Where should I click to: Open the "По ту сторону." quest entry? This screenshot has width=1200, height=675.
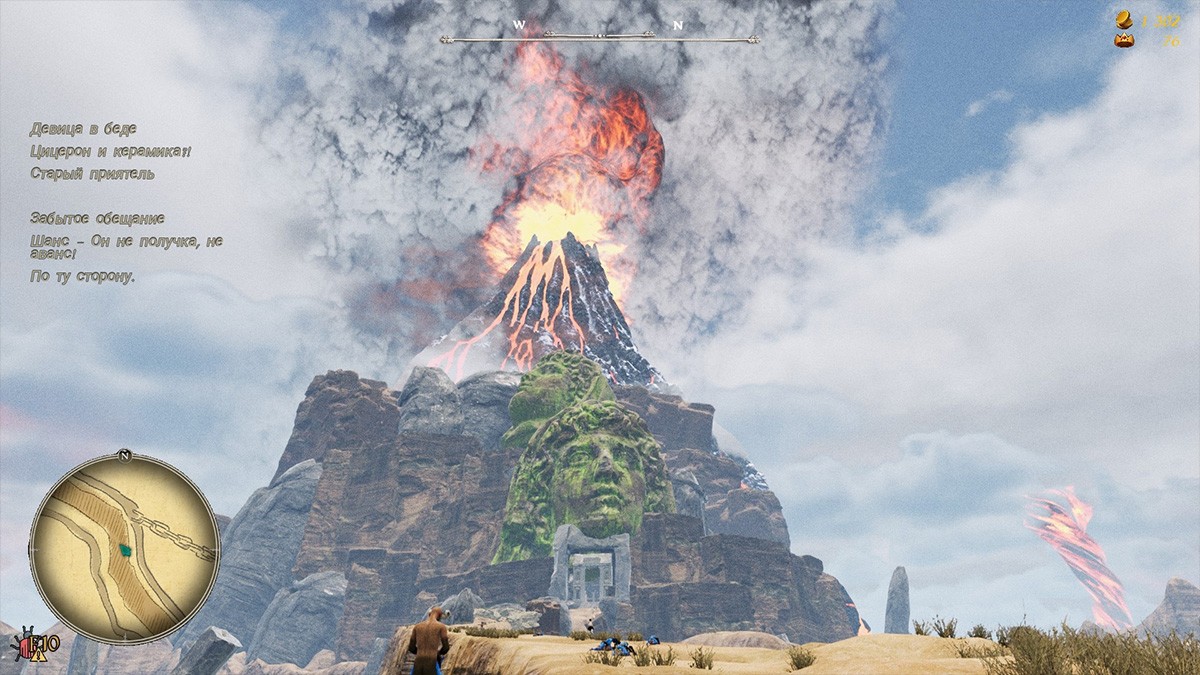coord(82,276)
